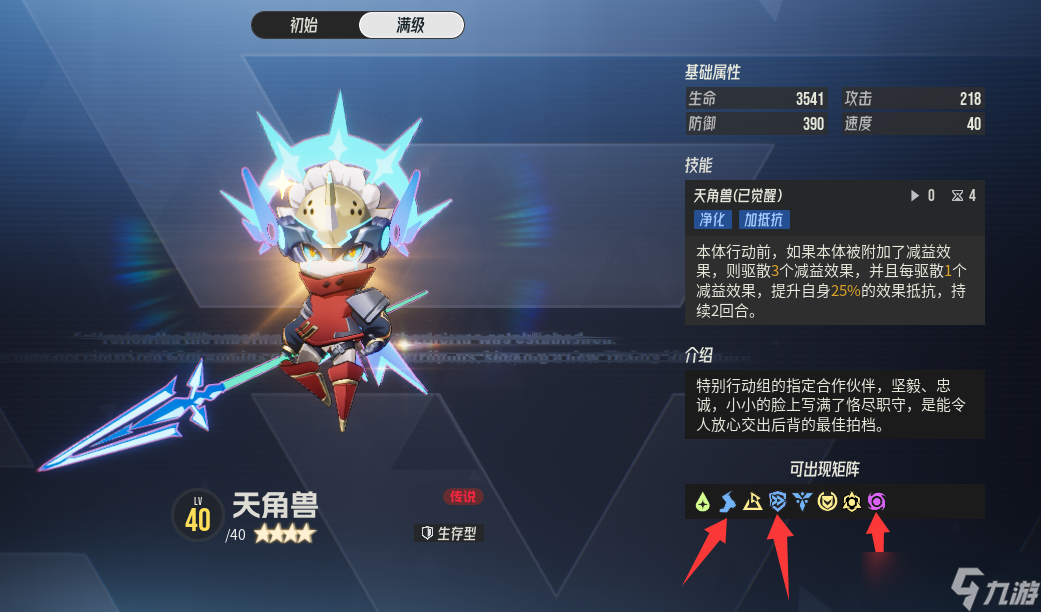Open the 天角兽(已觉醒) skill entry
The width and height of the screenshot is (1041, 612).
[739, 196]
